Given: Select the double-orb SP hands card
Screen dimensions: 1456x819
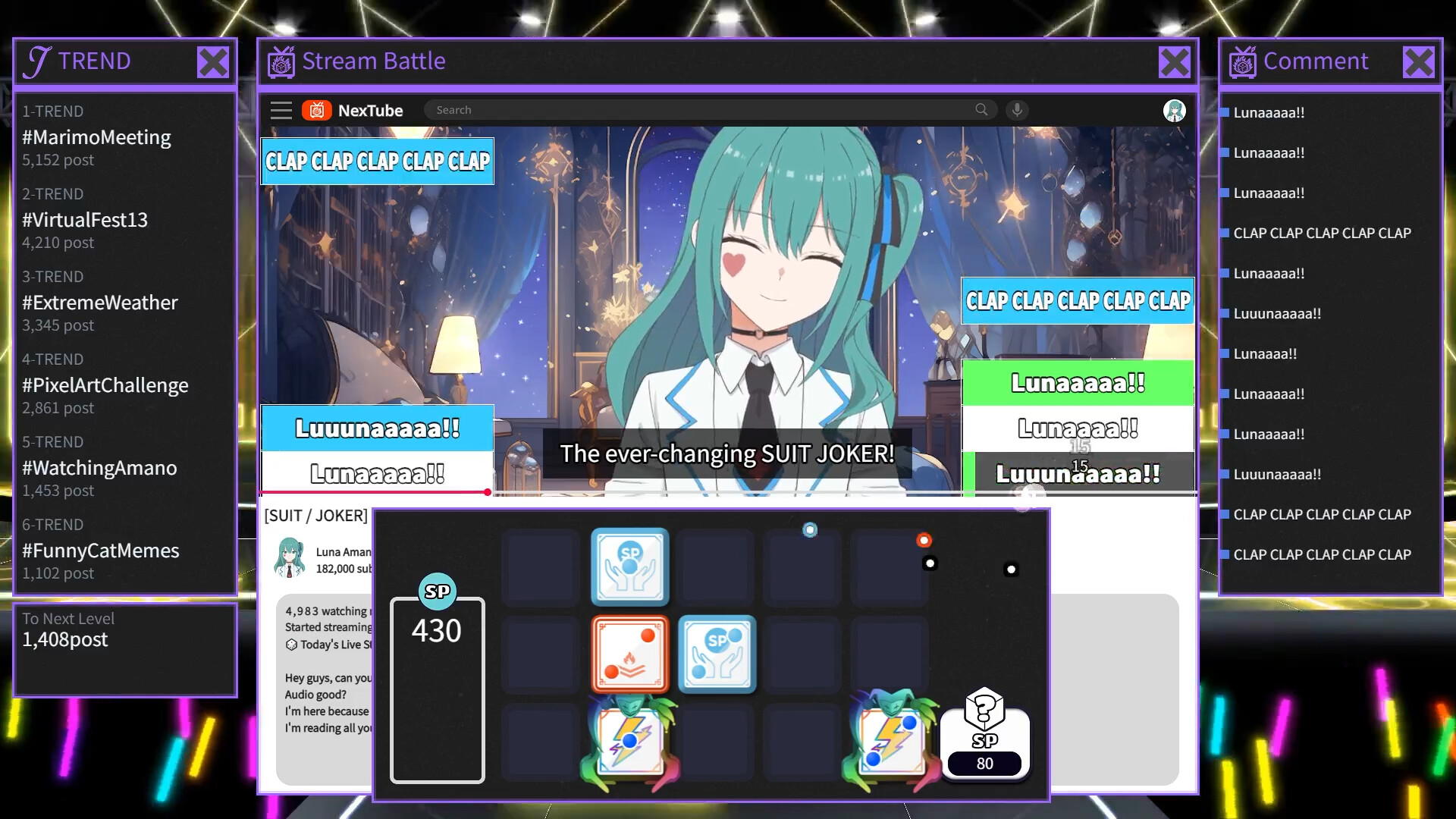Looking at the screenshot, I should [x=717, y=654].
